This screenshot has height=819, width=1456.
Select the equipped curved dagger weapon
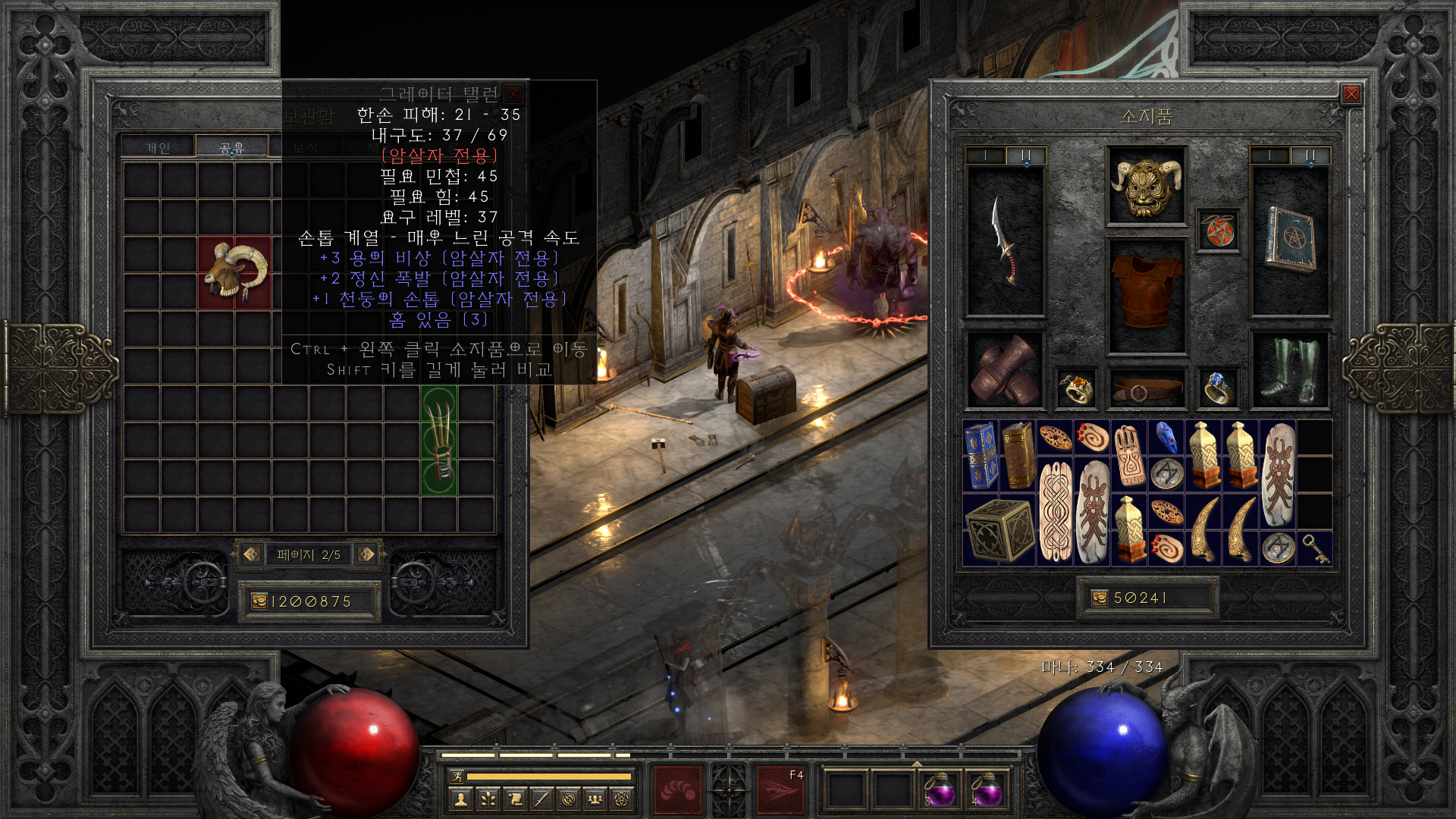tap(1005, 241)
